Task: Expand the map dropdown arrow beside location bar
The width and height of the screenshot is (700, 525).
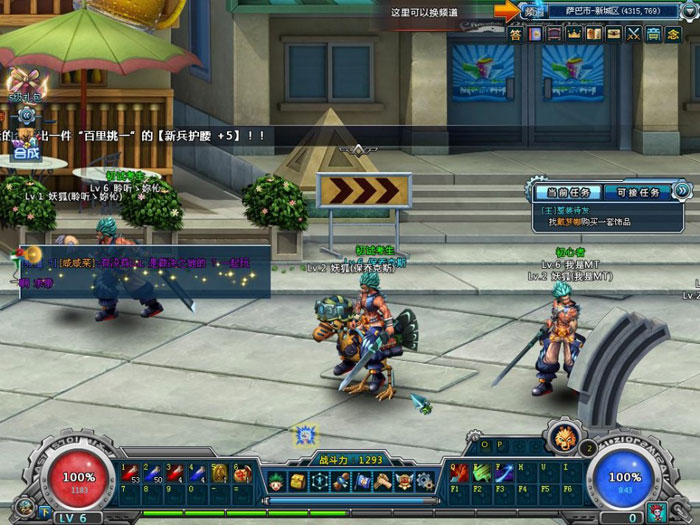Action: pyautogui.click(x=688, y=11)
